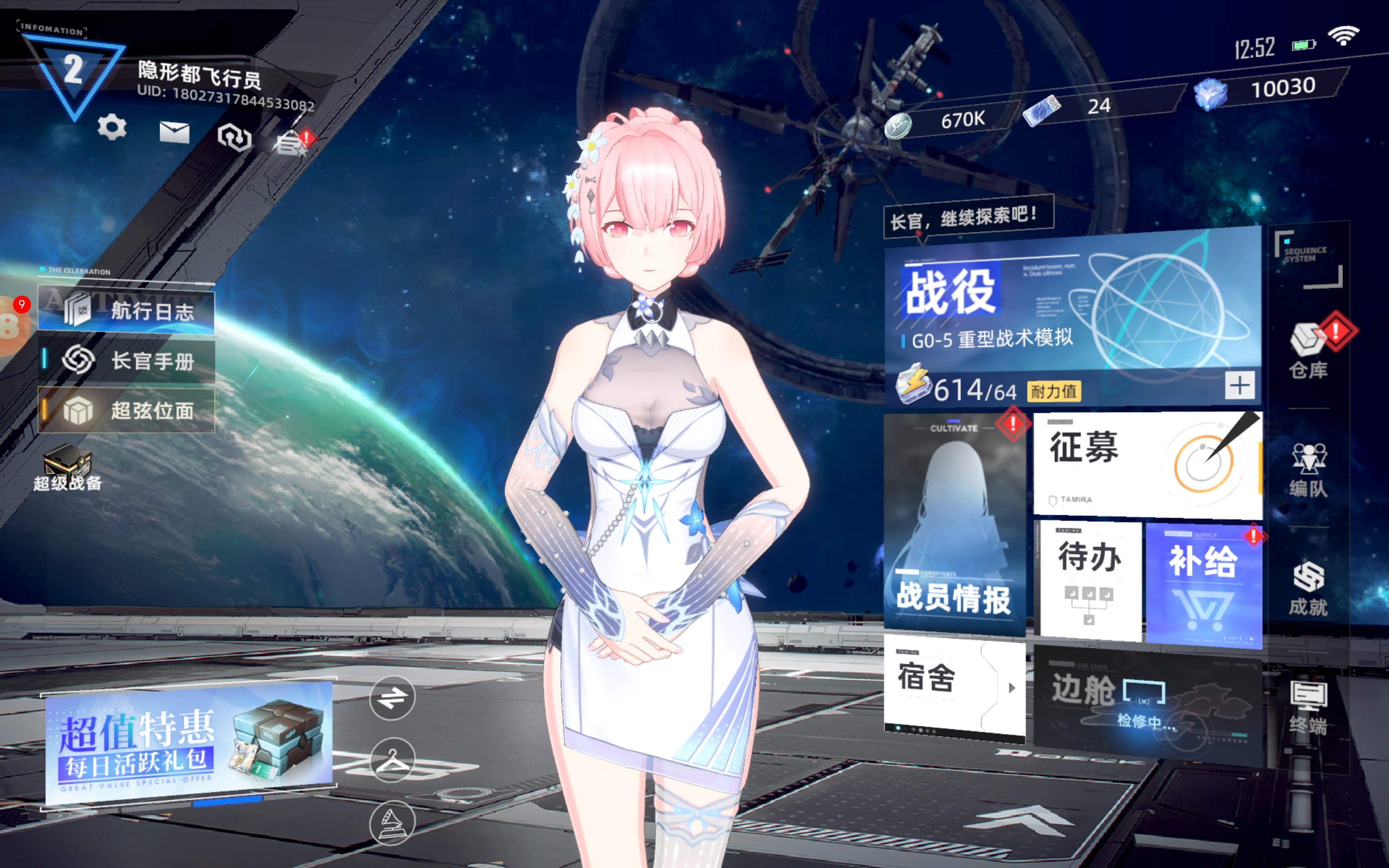Enter the 宿舍 dormitory
The width and height of the screenshot is (1389, 868).
954,687
